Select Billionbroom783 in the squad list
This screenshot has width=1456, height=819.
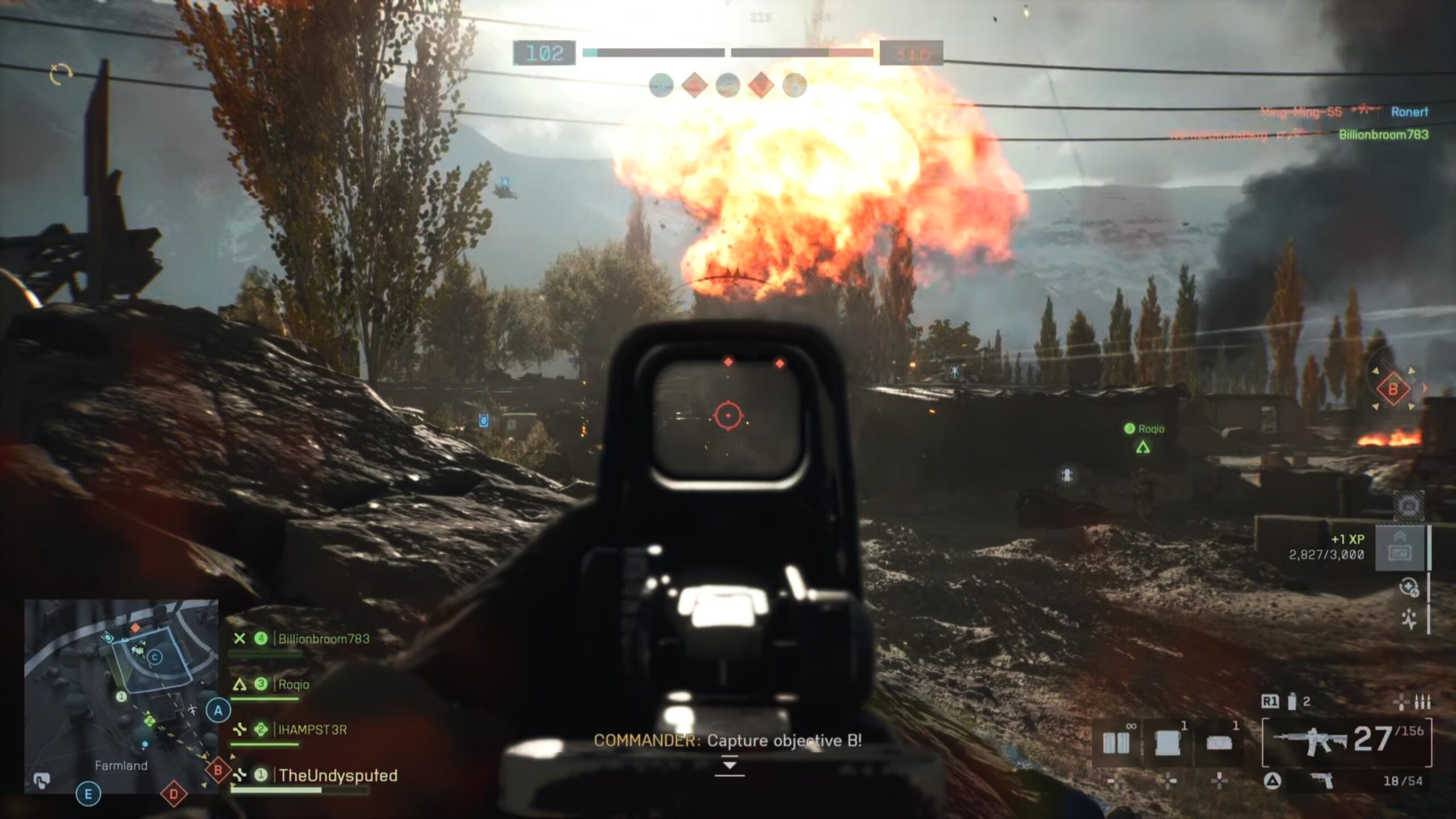[x=323, y=639]
